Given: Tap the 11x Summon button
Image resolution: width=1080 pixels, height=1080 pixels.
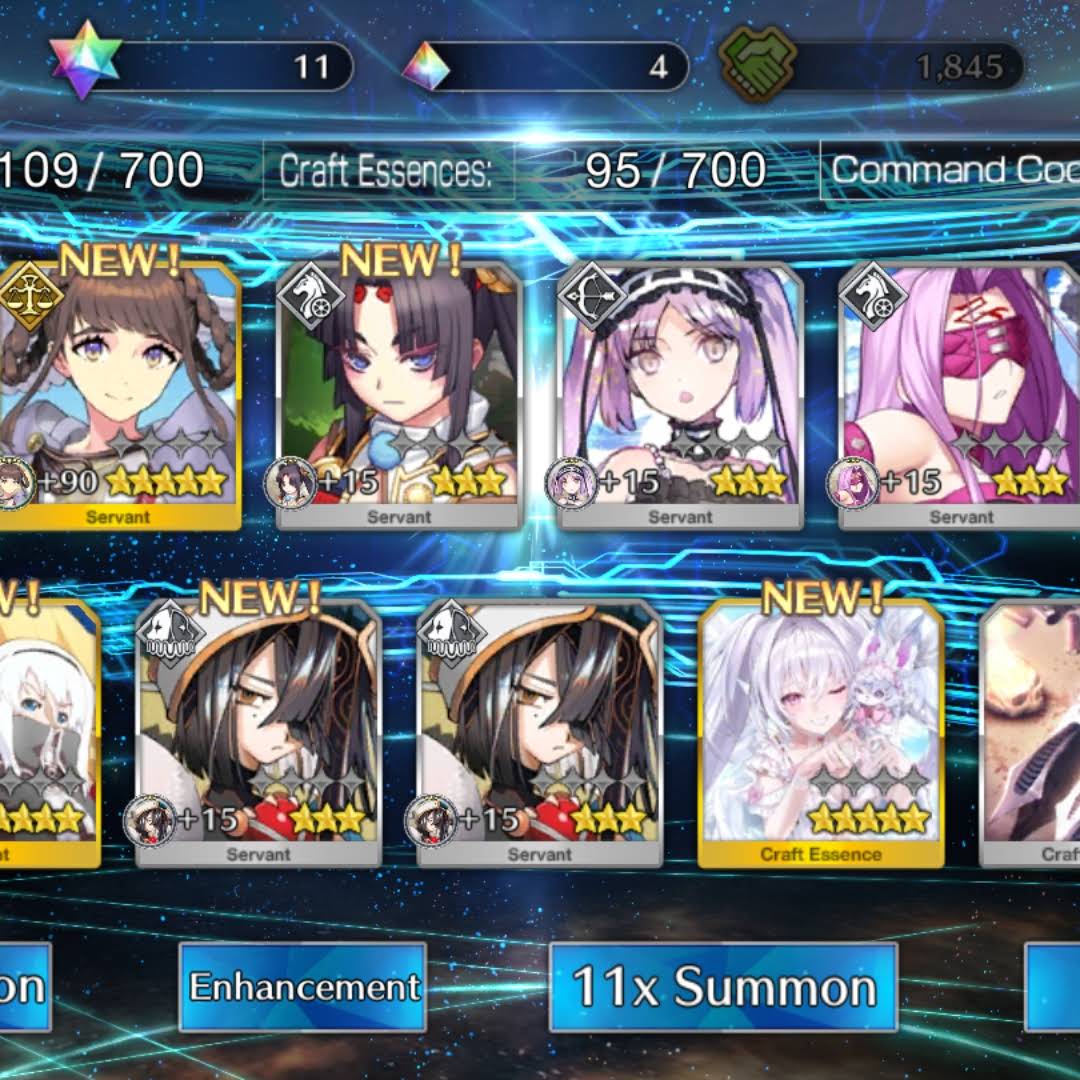Looking at the screenshot, I should coord(723,987).
